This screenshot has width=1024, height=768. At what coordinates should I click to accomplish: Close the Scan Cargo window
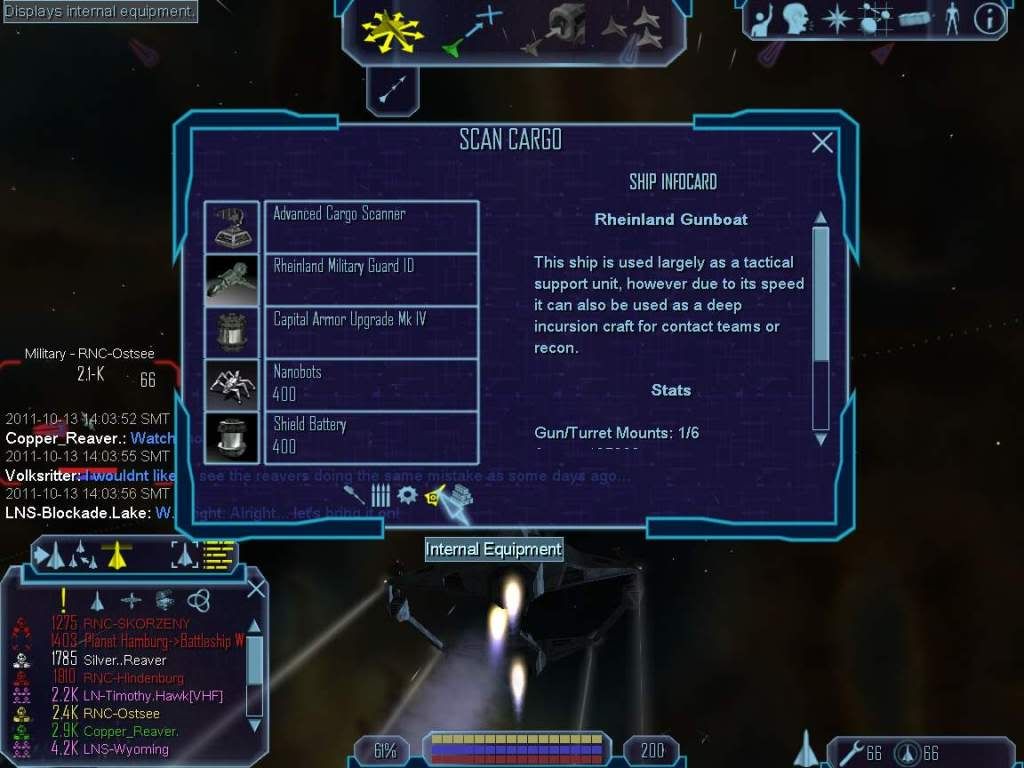coord(822,143)
